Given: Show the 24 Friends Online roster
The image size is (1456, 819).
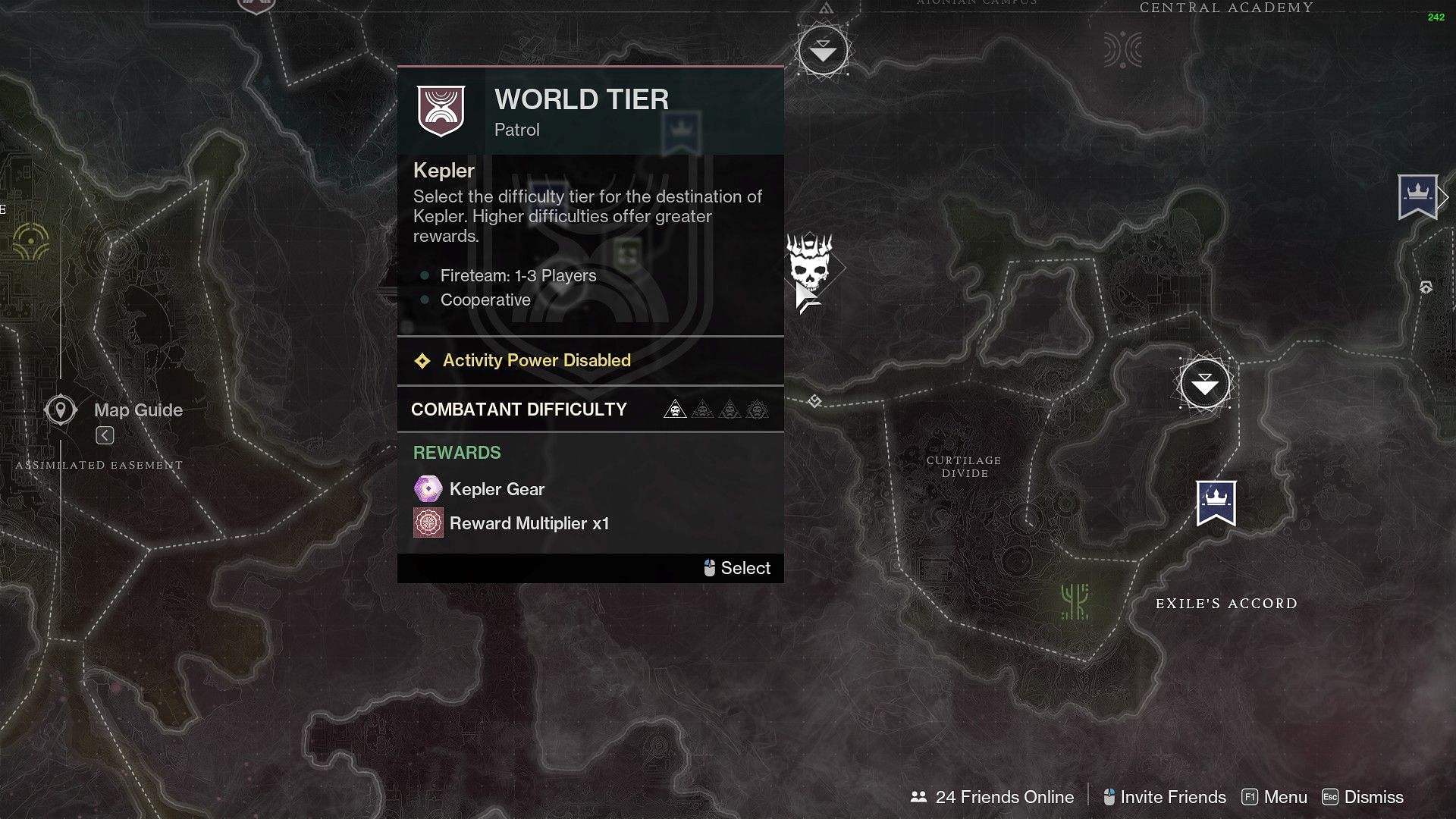Looking at the screenshot, I should [x=992, y=797].
